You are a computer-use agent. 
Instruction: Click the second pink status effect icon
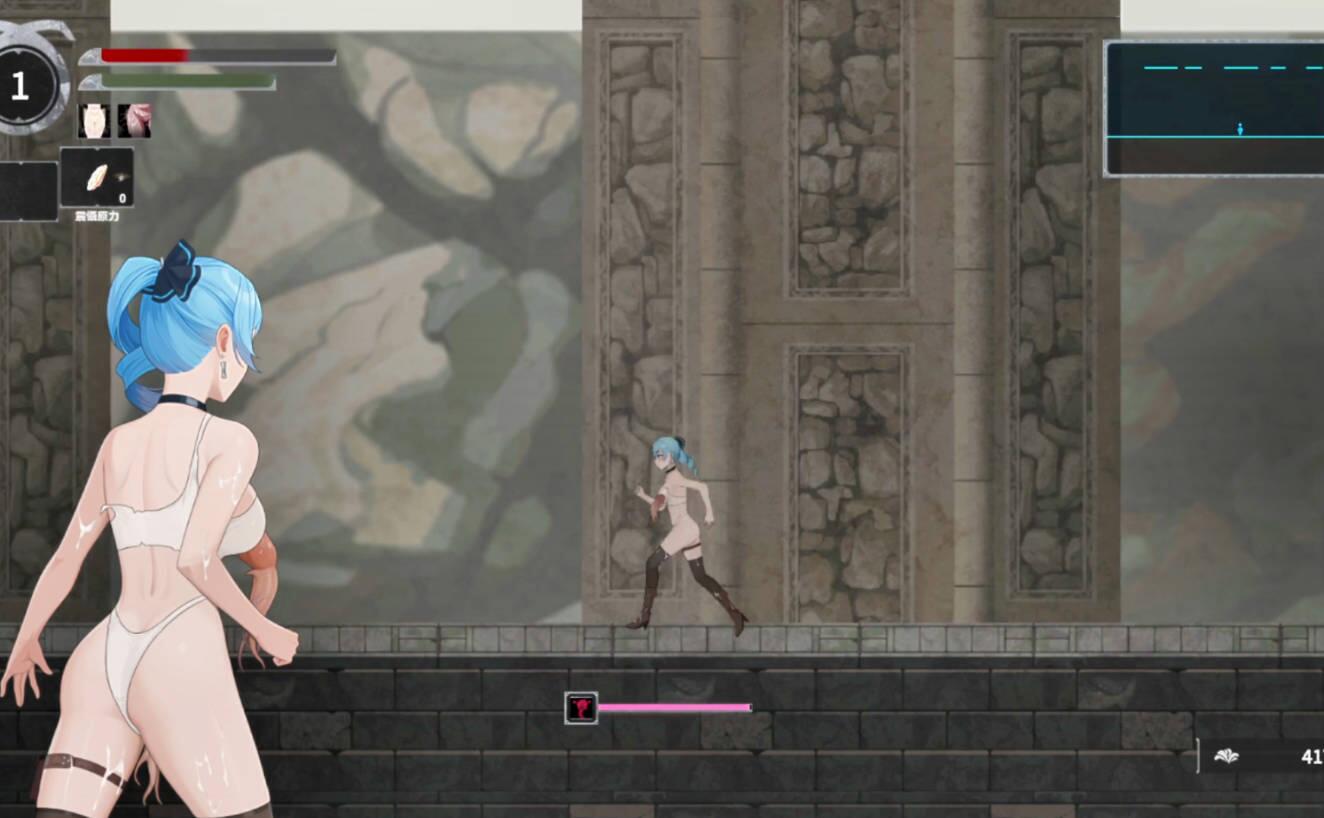(x=134, y=121)
